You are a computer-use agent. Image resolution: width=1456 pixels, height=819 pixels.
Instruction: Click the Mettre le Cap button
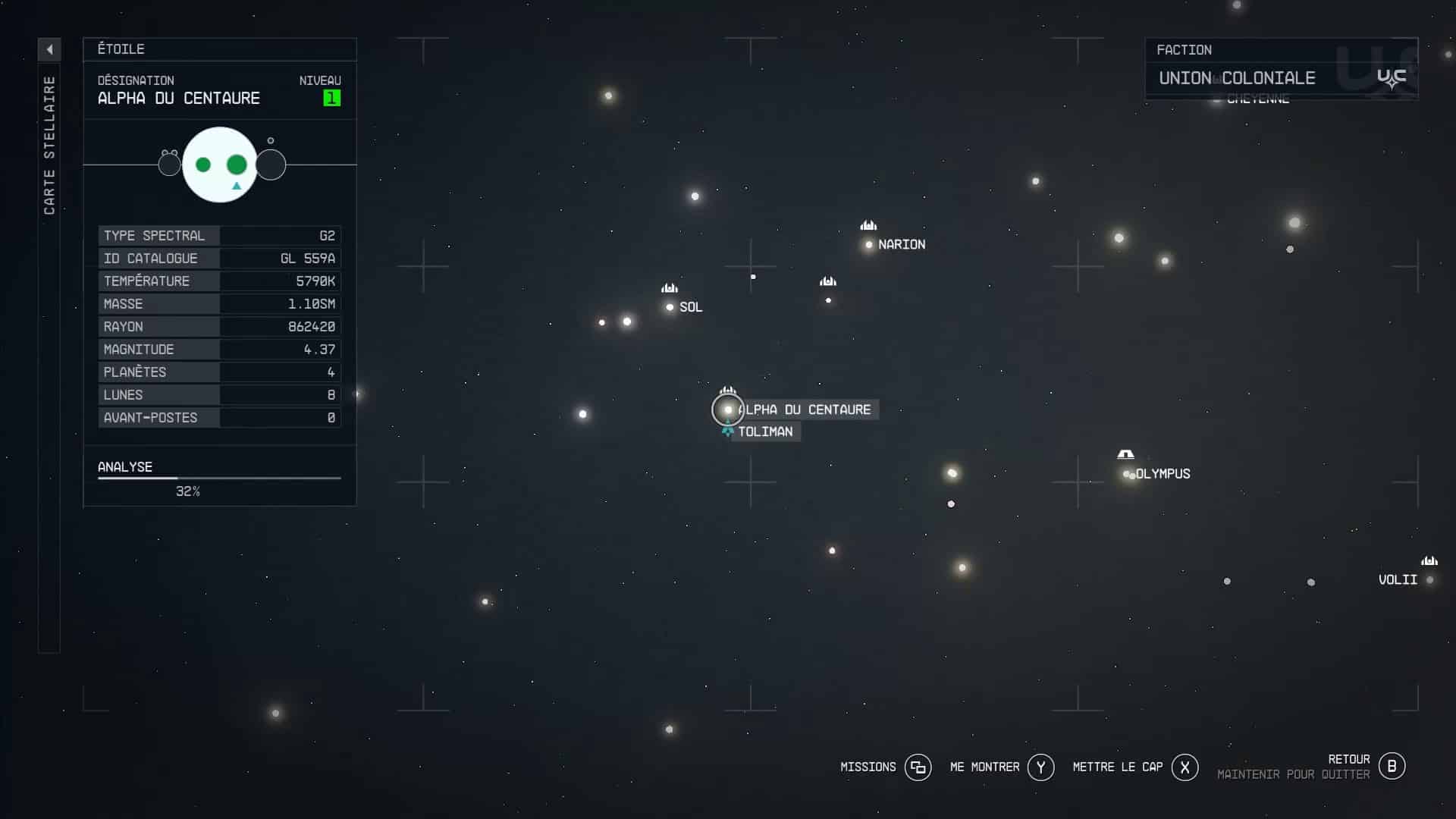(x=1117, y=767)
